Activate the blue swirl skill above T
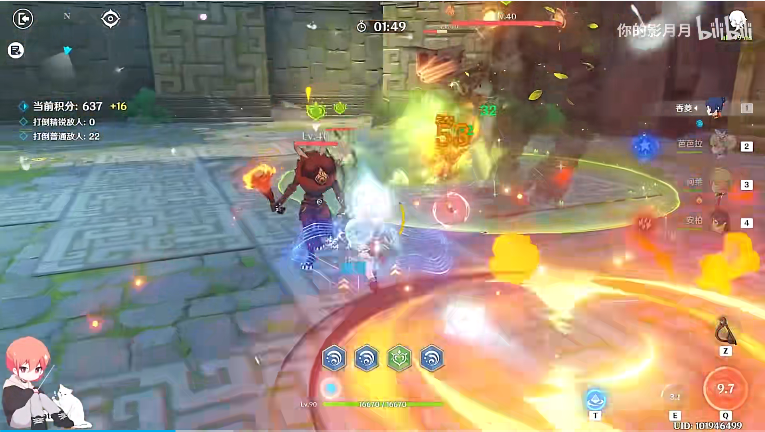 coord(596,399)
